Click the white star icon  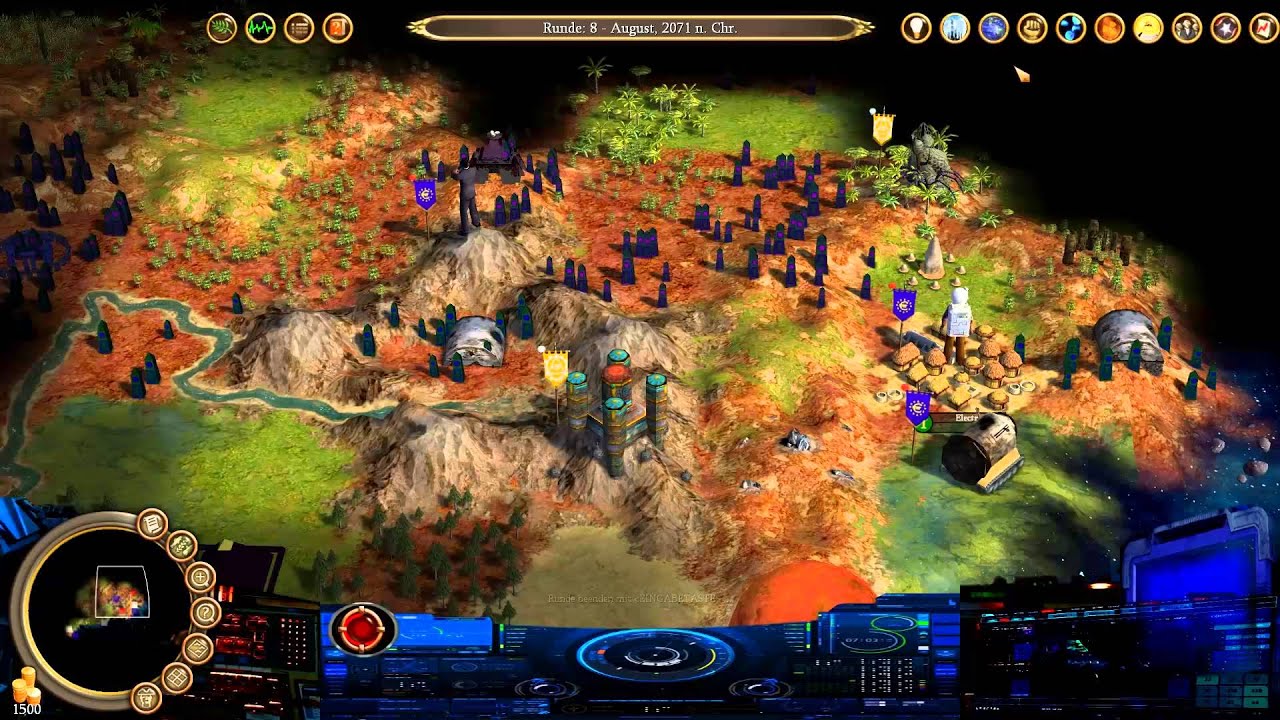pyautogui.click(x=1225, y=28)
